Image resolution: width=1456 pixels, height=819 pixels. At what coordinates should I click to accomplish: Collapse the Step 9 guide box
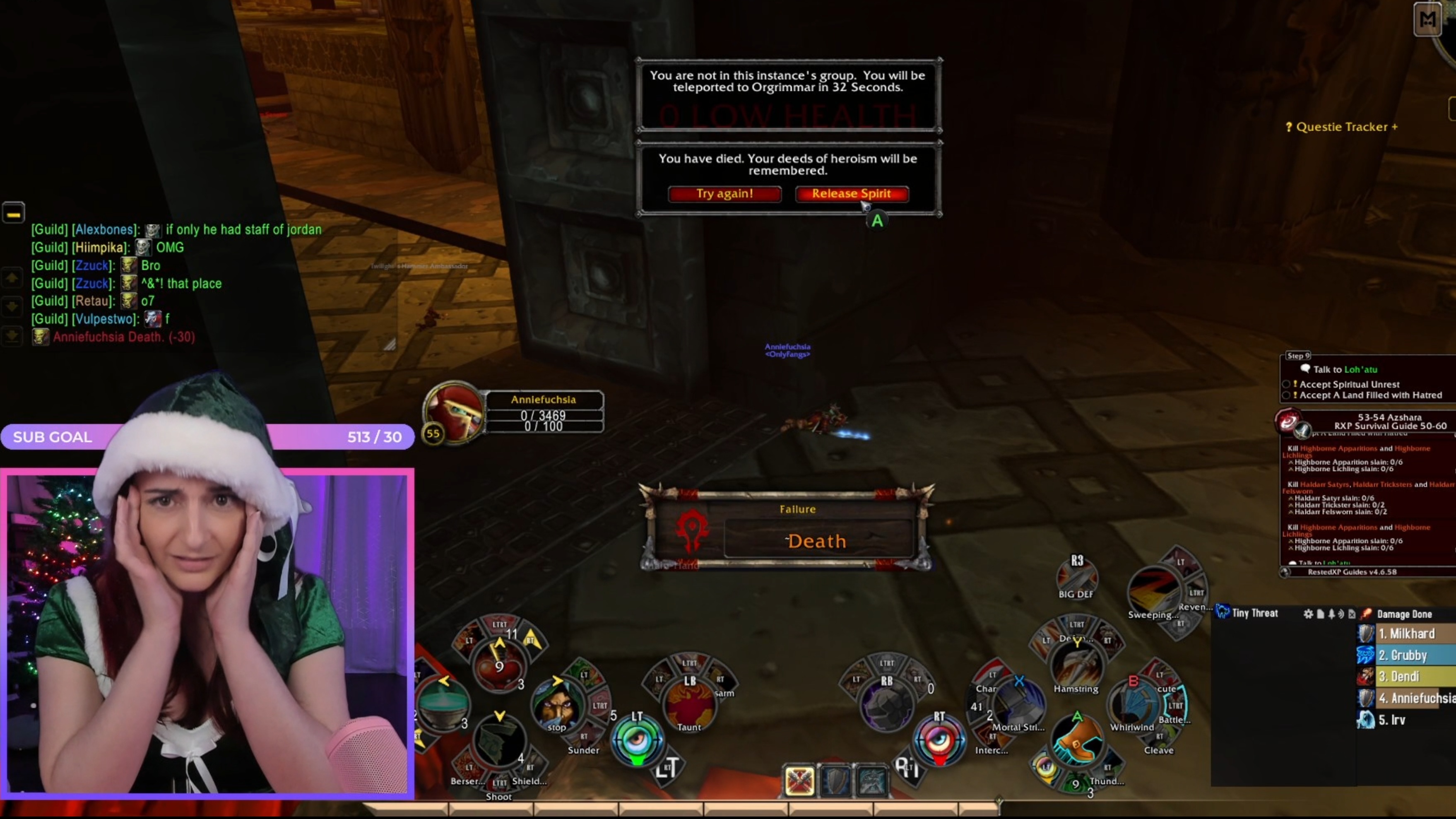click(1298, 356)
